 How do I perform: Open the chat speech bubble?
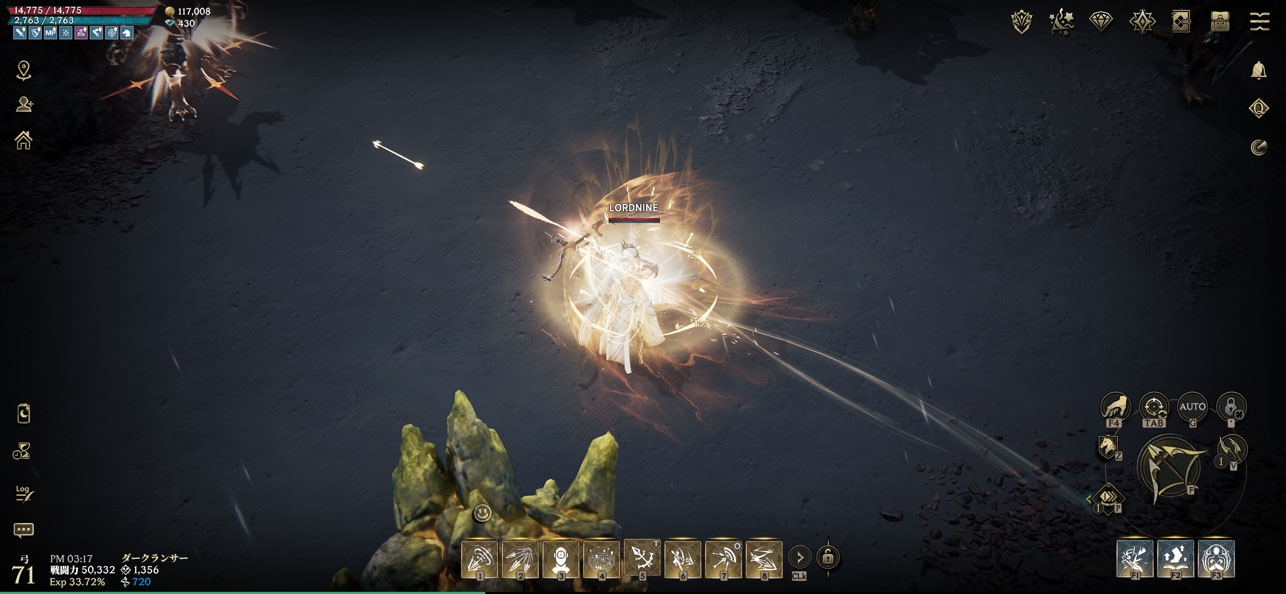[x=24, y=530]
